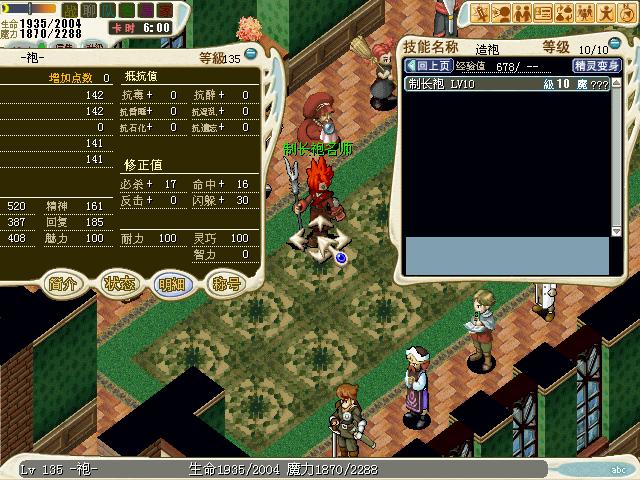Toggle the 聊 chat mode button
Viewport: 640px width, 480px height.
pyautogui.click(x=88, y=10)
